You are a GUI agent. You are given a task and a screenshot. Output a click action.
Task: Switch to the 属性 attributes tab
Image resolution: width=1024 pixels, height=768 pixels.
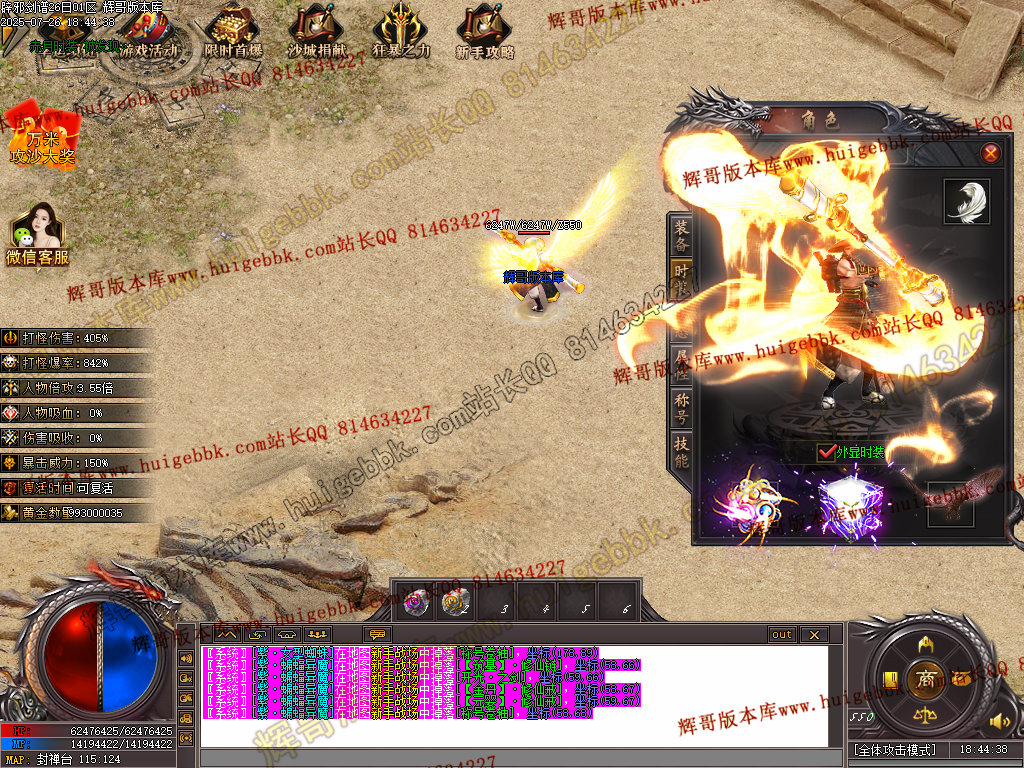(681, 362)
